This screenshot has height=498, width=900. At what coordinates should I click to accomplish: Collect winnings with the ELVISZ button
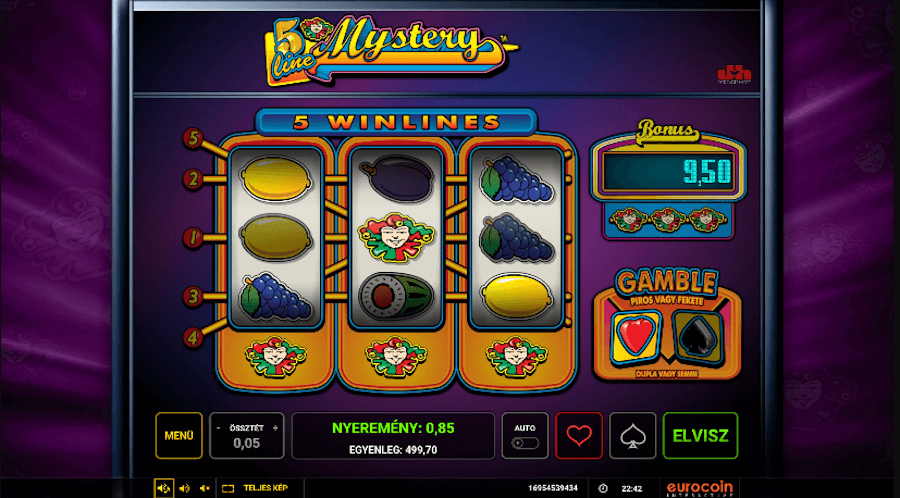(x=700, y=436)
